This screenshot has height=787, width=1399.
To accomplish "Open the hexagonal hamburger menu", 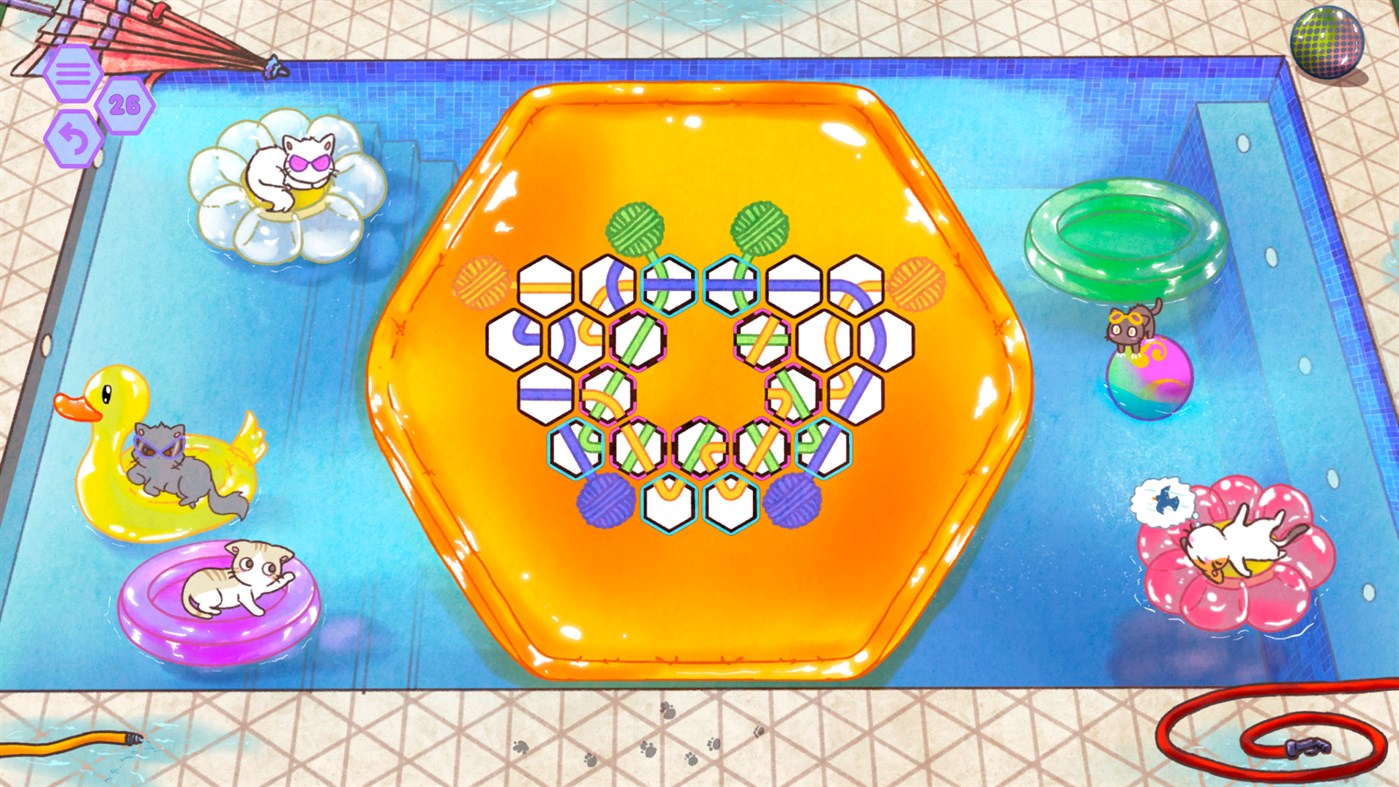I will [x=72, y=72].
